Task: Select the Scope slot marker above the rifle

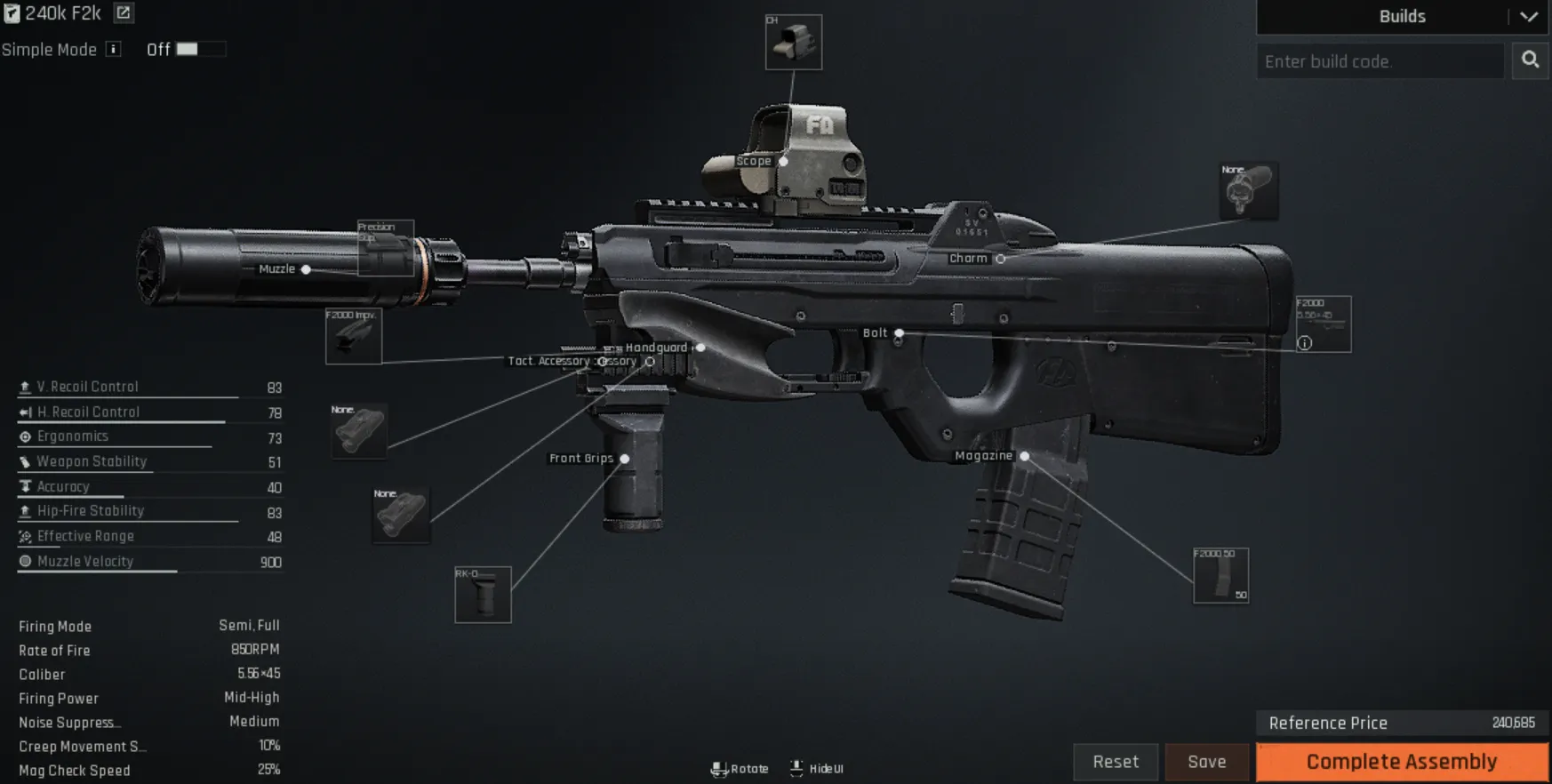Action: (783, 163)
